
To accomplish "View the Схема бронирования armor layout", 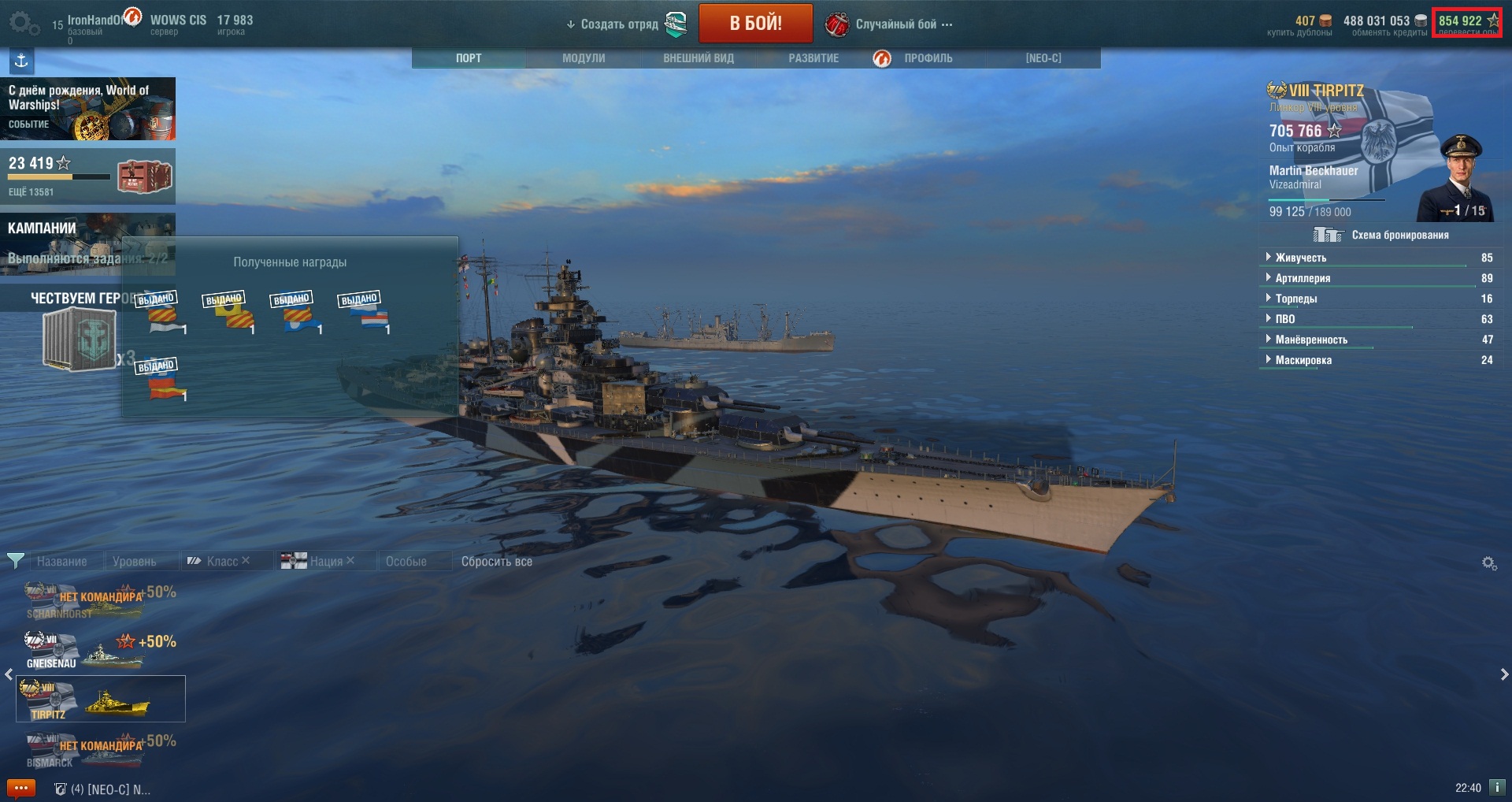I will point(1399,235).
